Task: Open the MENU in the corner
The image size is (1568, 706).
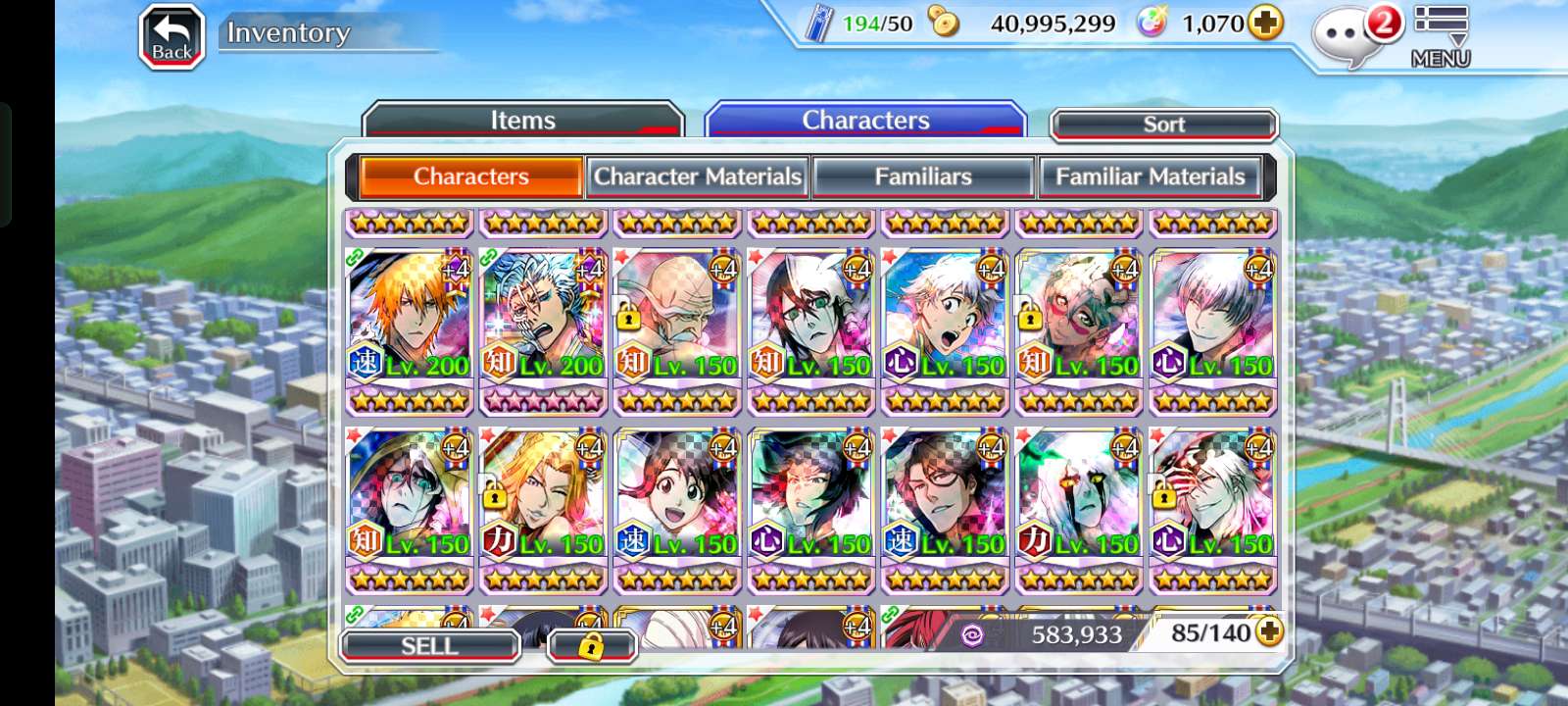Action: coord(1441,36)
